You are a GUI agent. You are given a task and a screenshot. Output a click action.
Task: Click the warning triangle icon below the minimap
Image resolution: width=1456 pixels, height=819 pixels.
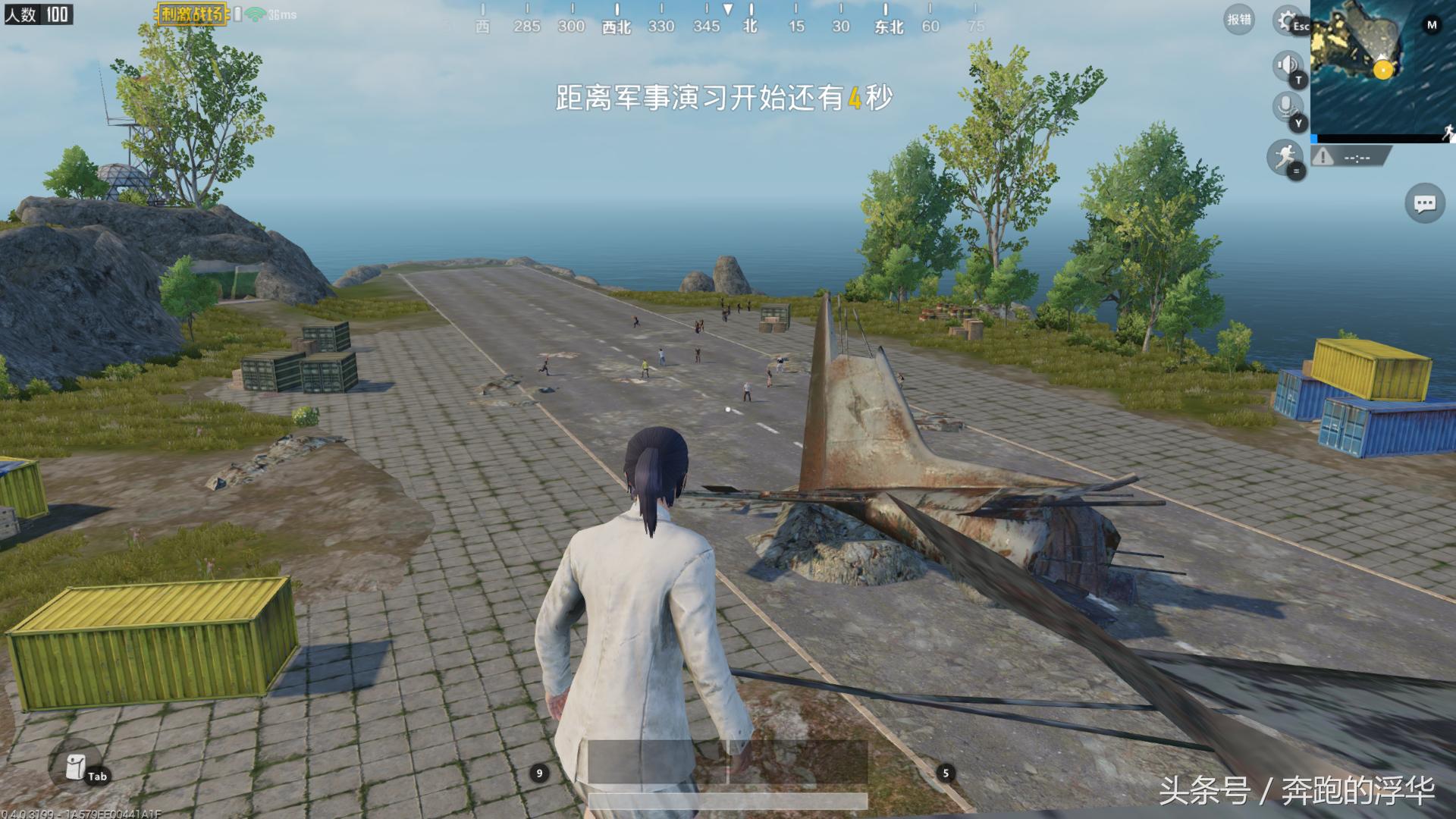point(1323,157)
